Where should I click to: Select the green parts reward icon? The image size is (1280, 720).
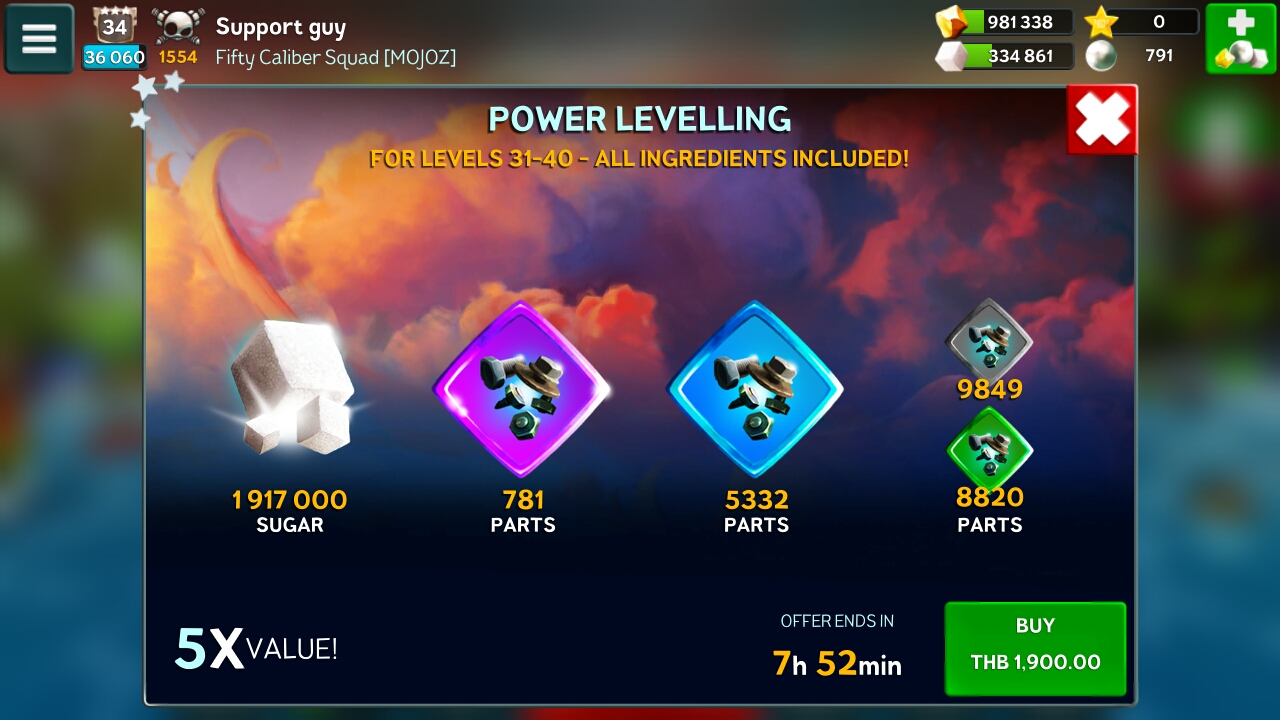click(989, 448)
